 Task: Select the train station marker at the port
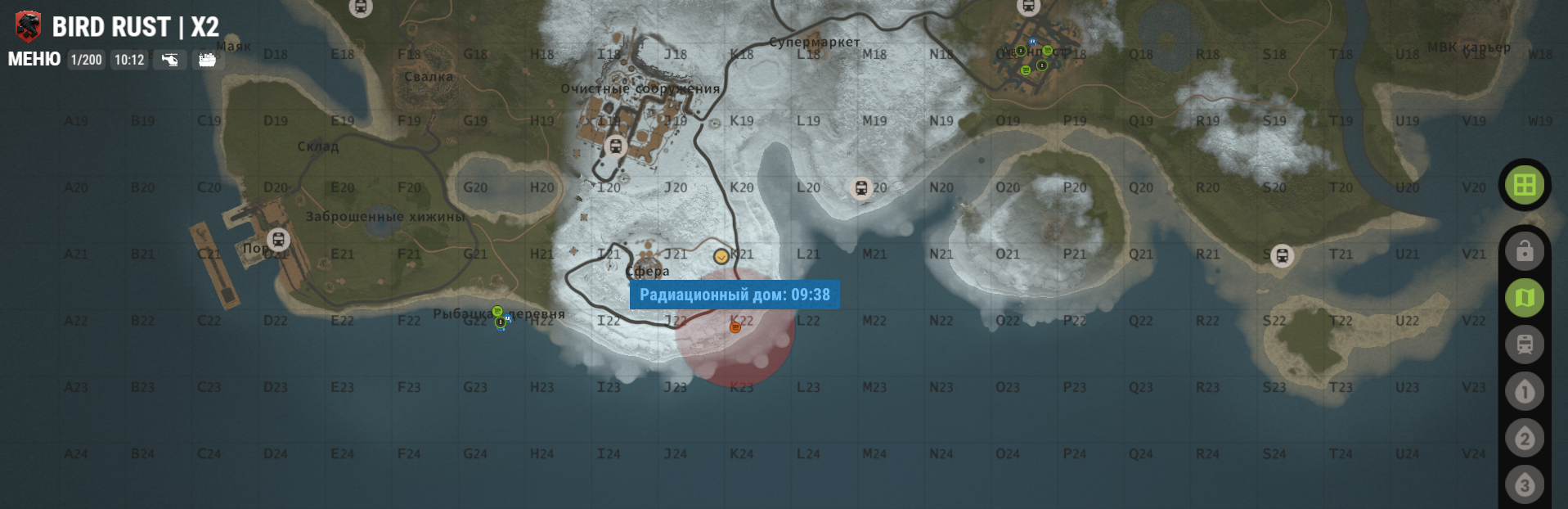tap(278, 240)
